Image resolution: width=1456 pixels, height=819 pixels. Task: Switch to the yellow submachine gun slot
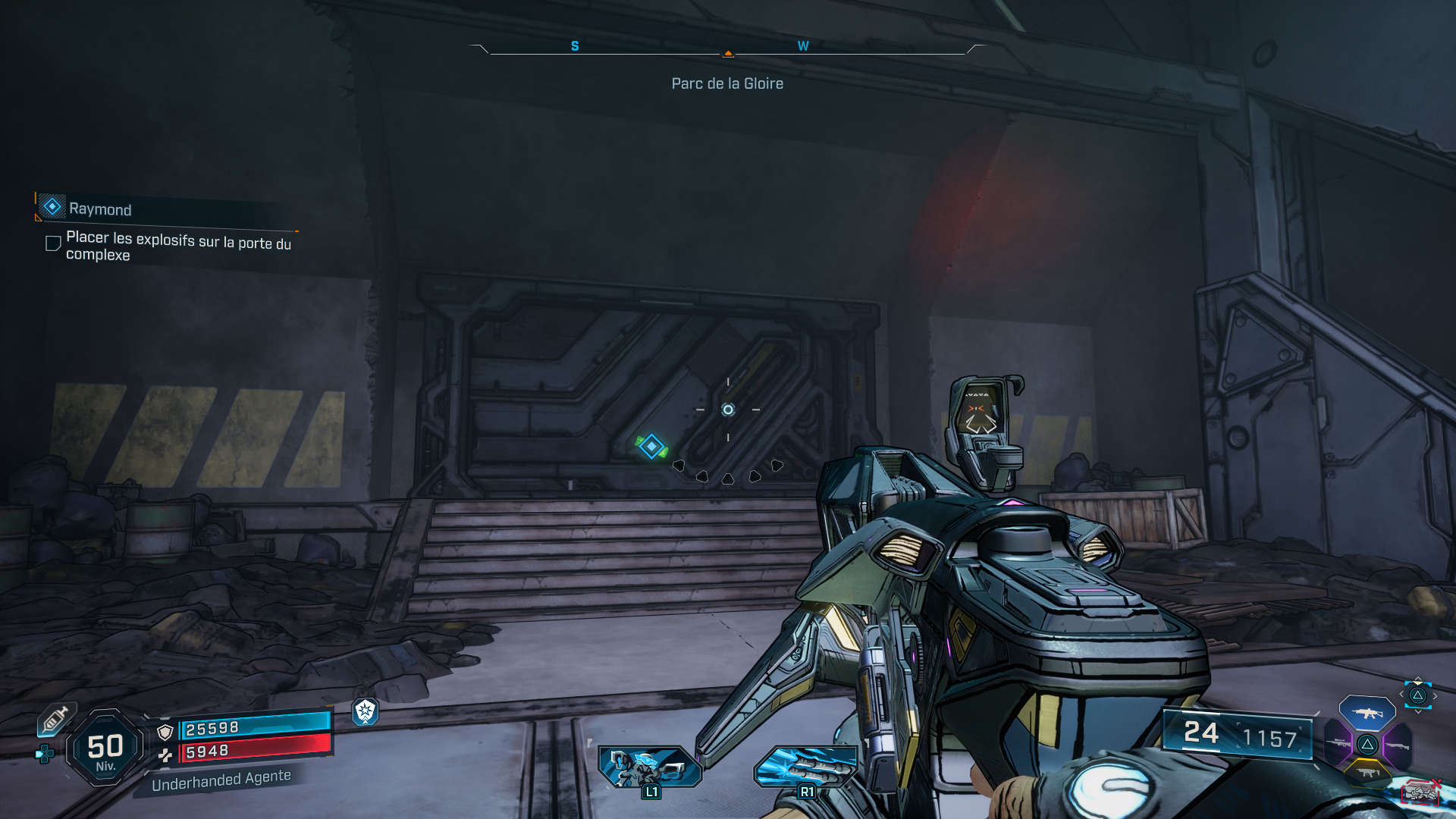[1367, 773]
